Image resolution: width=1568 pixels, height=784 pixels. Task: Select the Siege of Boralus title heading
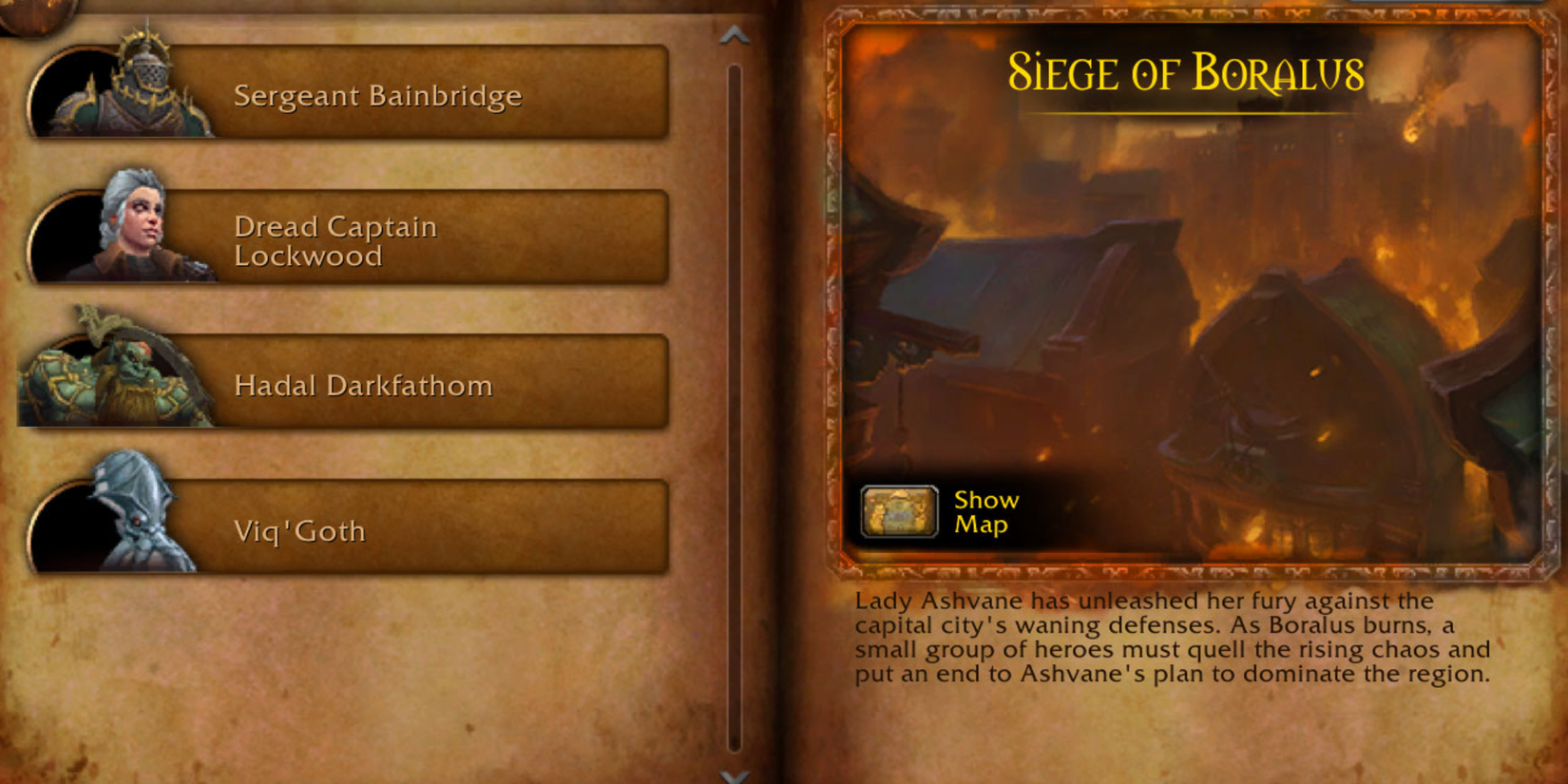[x=1186, y=72]
